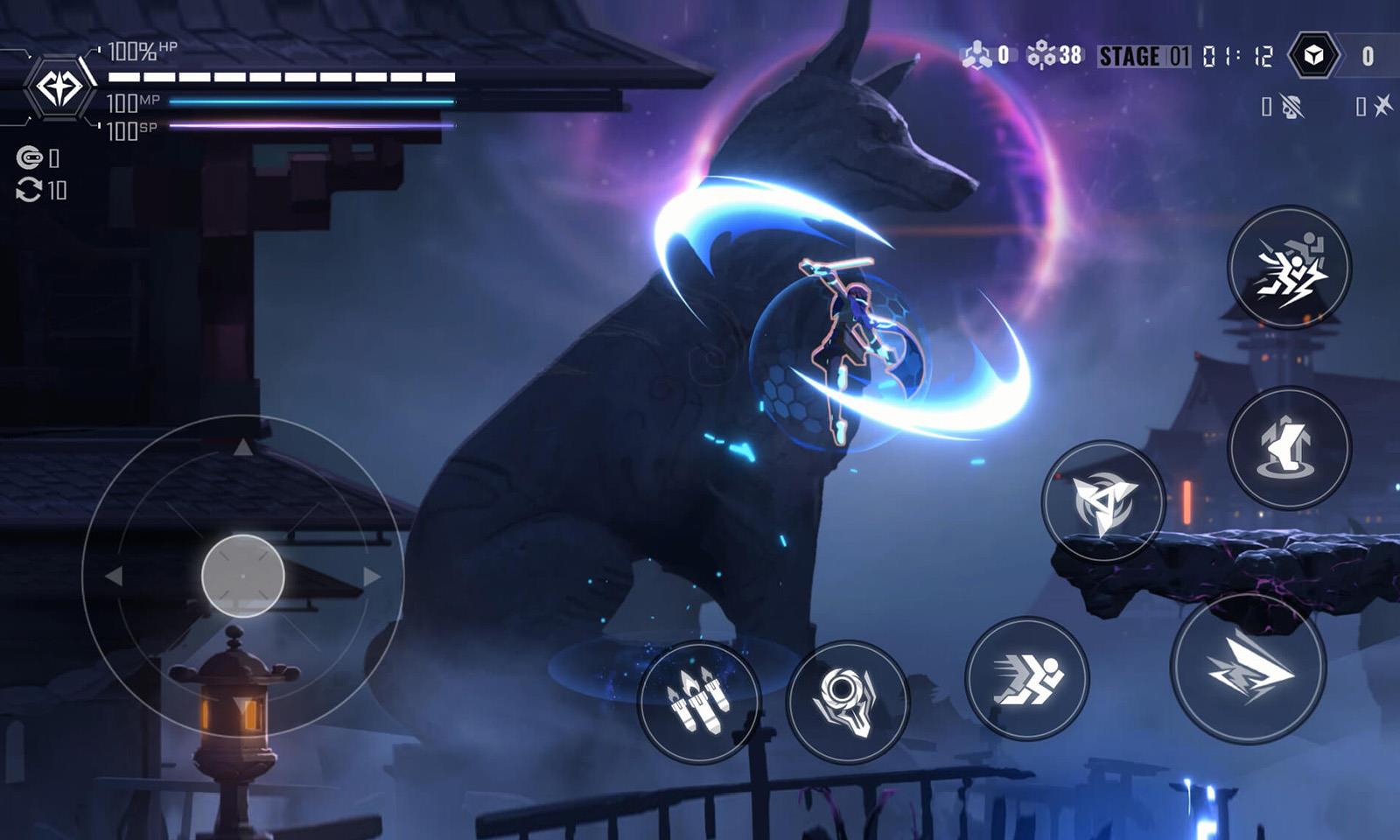
Task: Tap the virtual joystick center knob
Action: (243, 576)
